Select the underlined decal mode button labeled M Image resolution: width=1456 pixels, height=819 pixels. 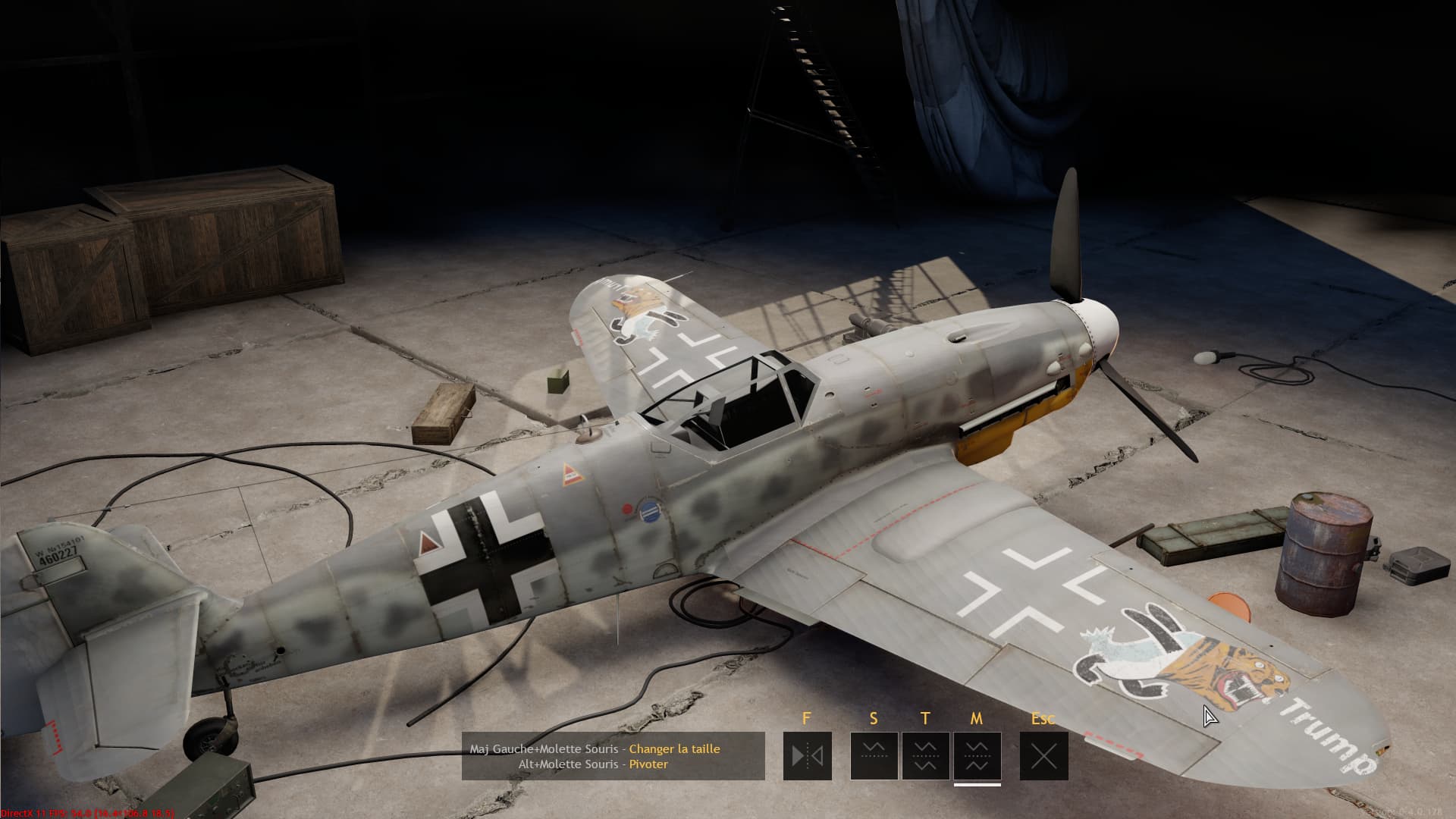(x=977, y=756)
